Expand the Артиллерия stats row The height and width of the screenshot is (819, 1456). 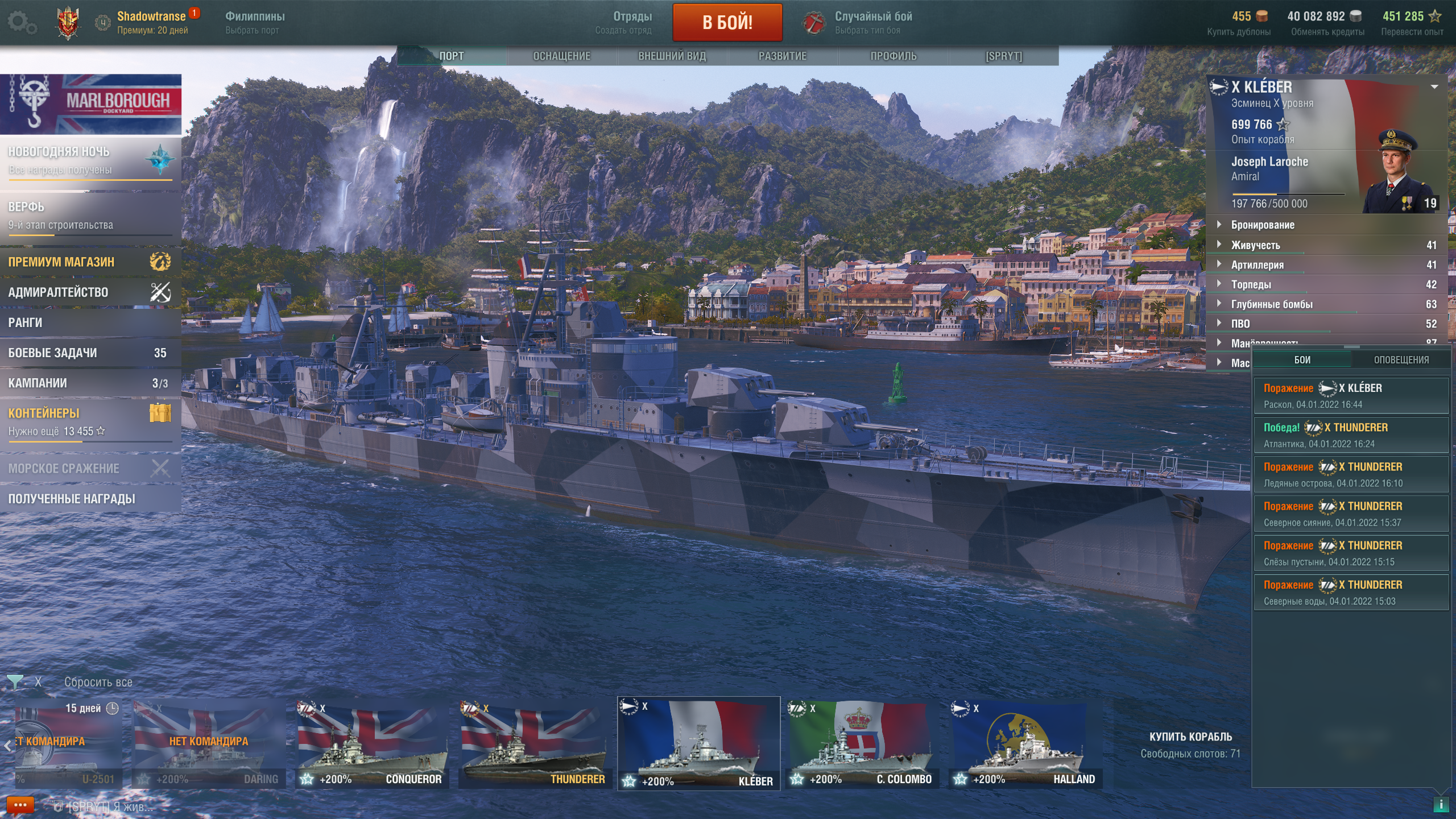(x=1257, y=265)
